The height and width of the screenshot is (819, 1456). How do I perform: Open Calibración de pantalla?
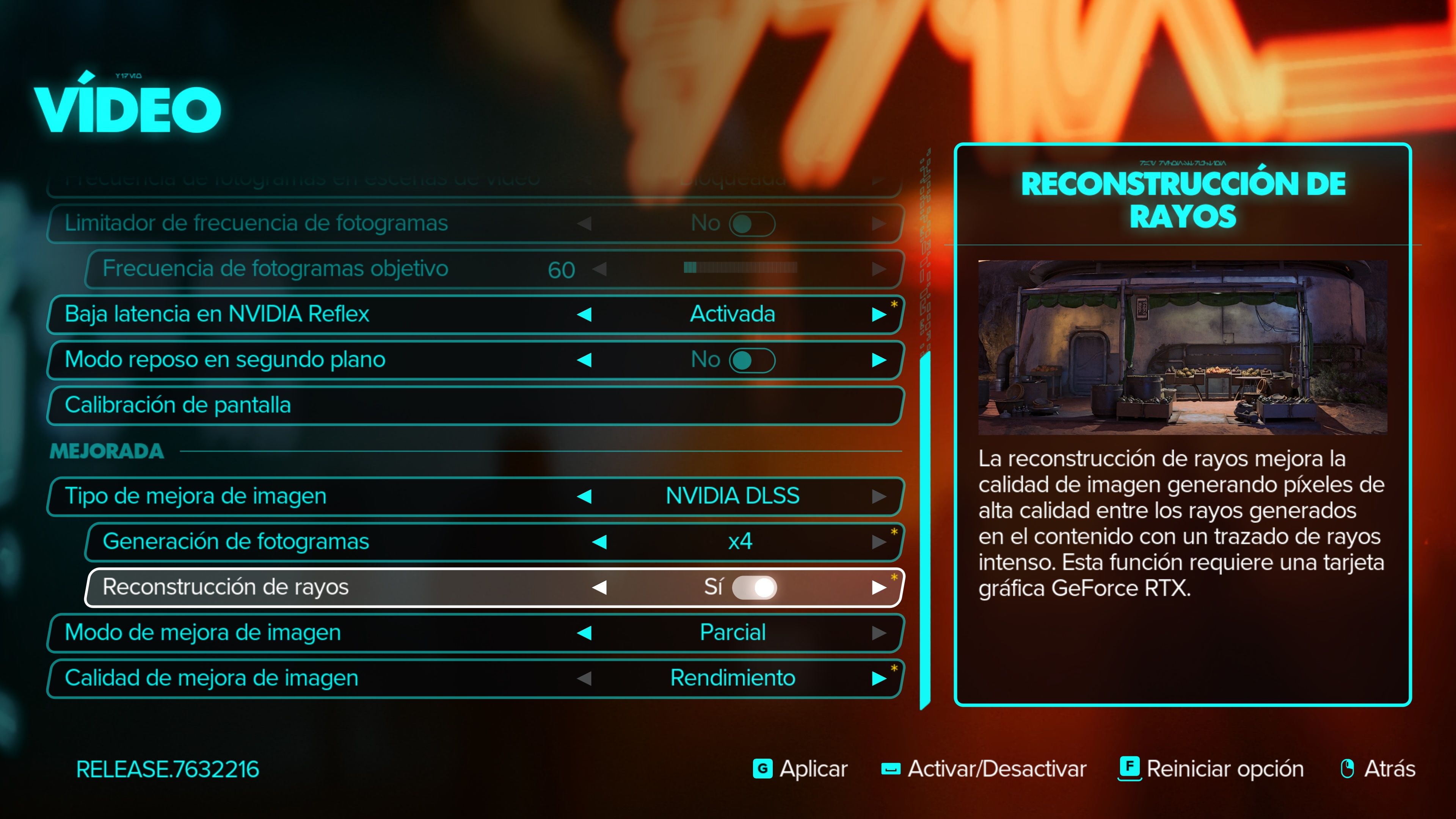[177, 405]
